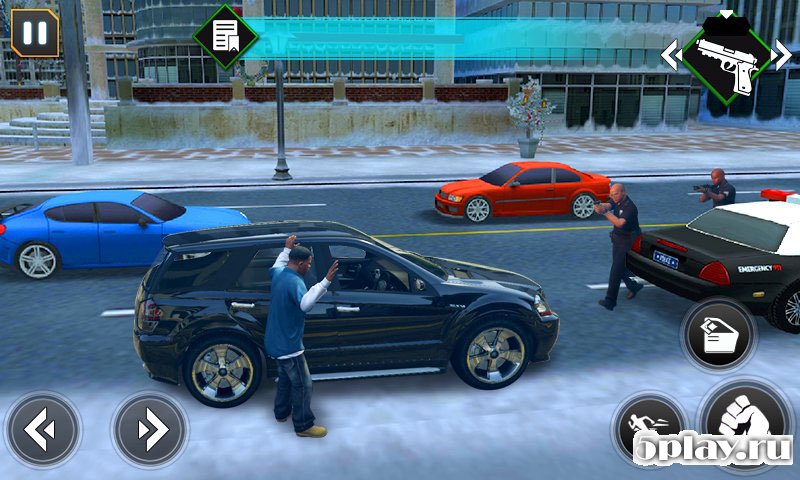Select the pistol weapon icon
800x480 pixels.
coord(726,57)
